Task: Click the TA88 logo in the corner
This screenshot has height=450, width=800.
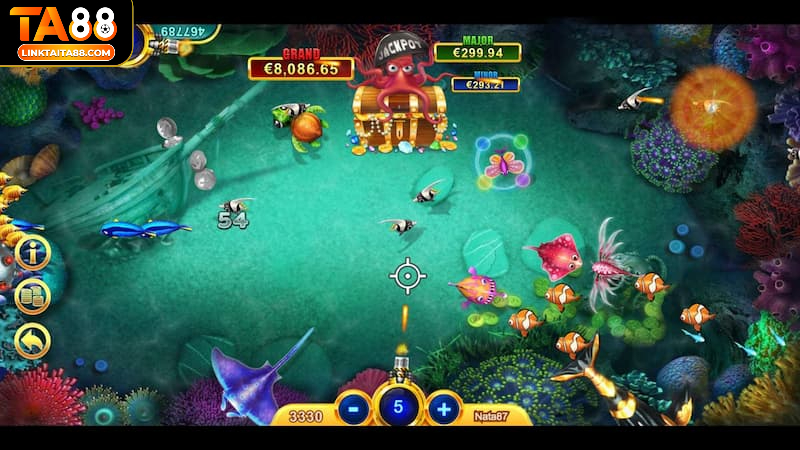Action: pyautogui.click(x=64, y=30)
